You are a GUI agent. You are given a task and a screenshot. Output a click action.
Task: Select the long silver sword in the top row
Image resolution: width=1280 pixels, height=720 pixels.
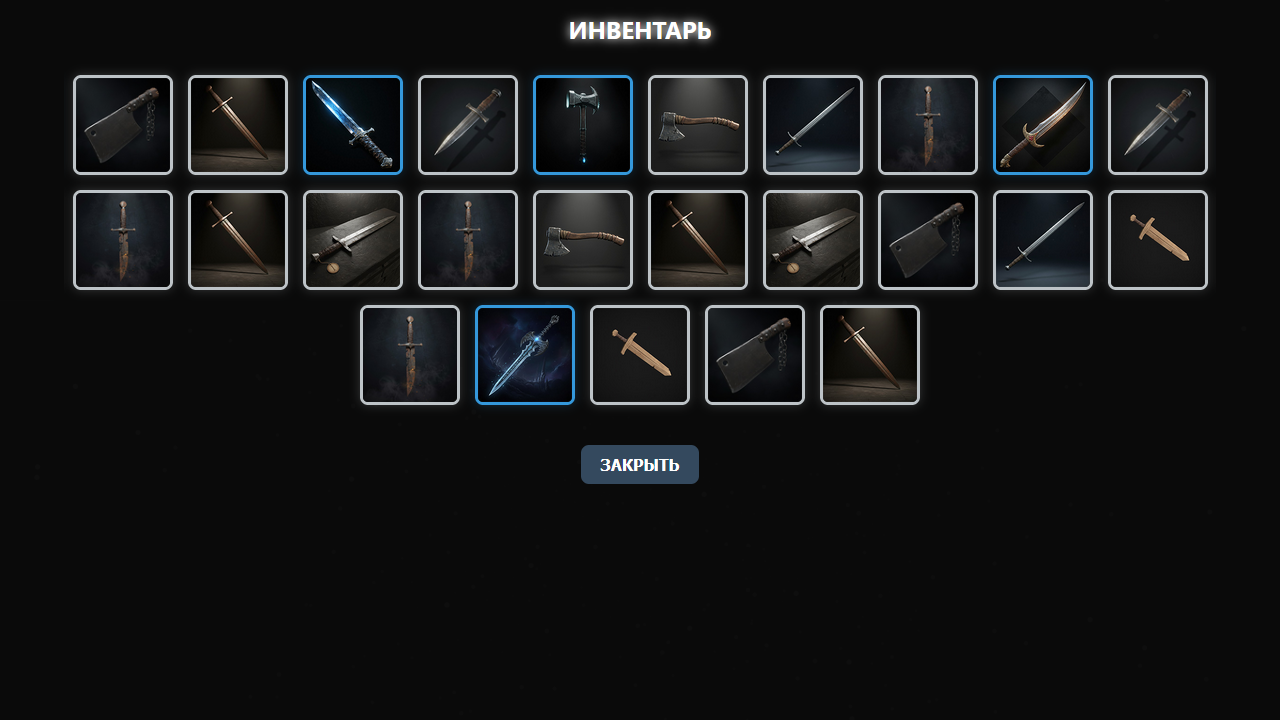[x=812, y=124]
